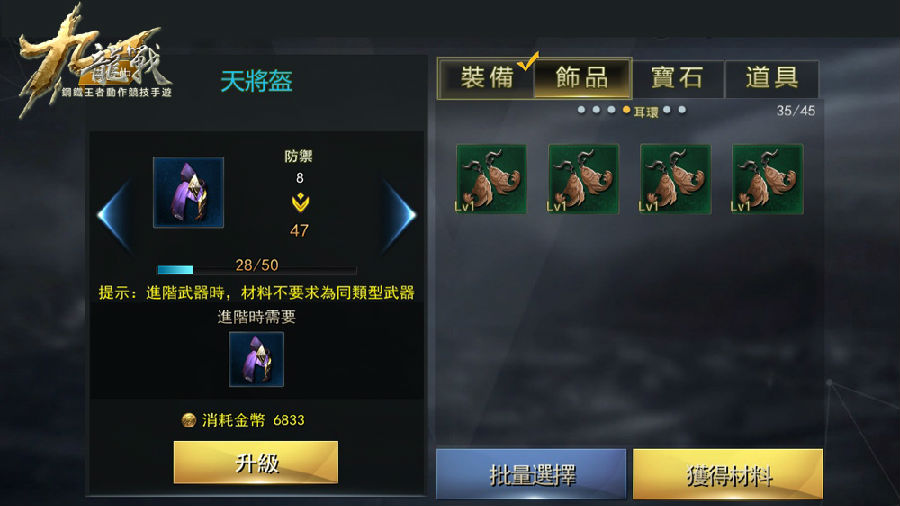Show the 道具 items tab
Screen dimensions: 900x506
tap(771, 78)
